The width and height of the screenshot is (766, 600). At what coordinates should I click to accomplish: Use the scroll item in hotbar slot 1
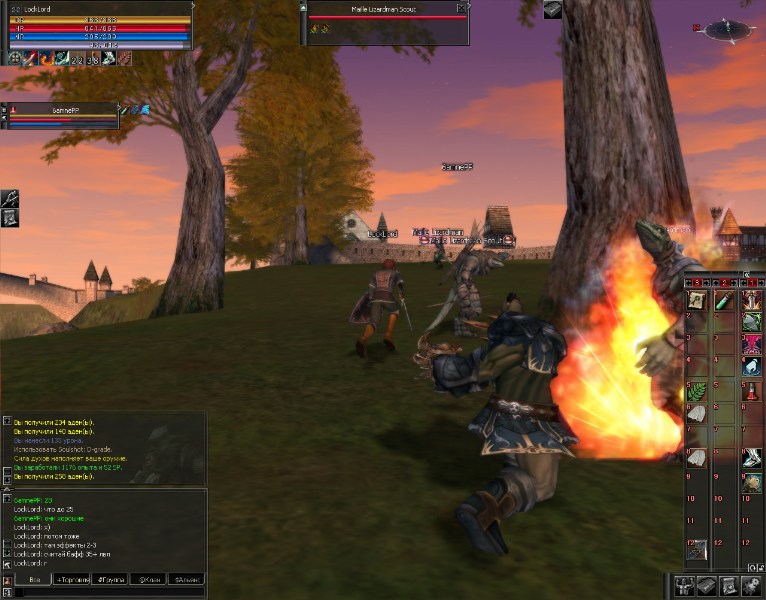697,301
